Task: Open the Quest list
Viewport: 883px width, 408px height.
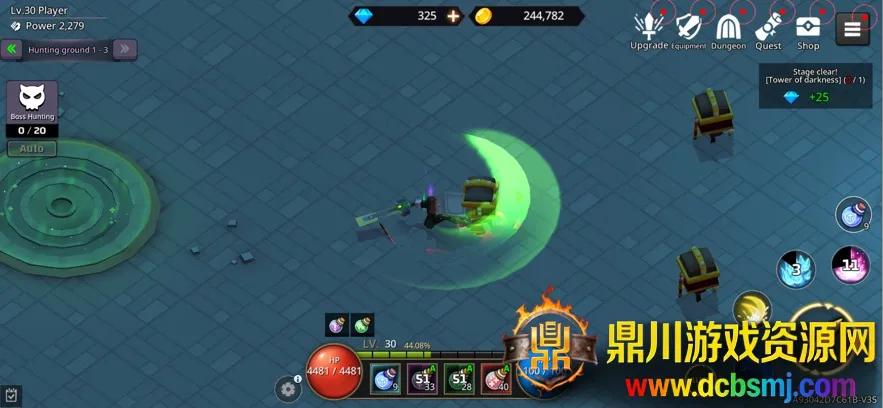Action: pos(768,28)
